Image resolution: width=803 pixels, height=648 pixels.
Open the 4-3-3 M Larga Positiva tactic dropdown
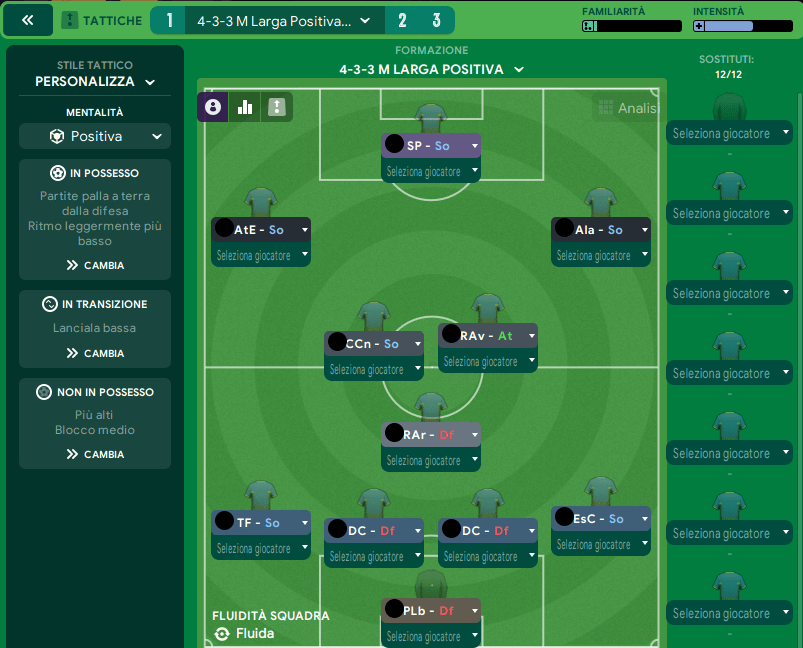click(284, 20)
